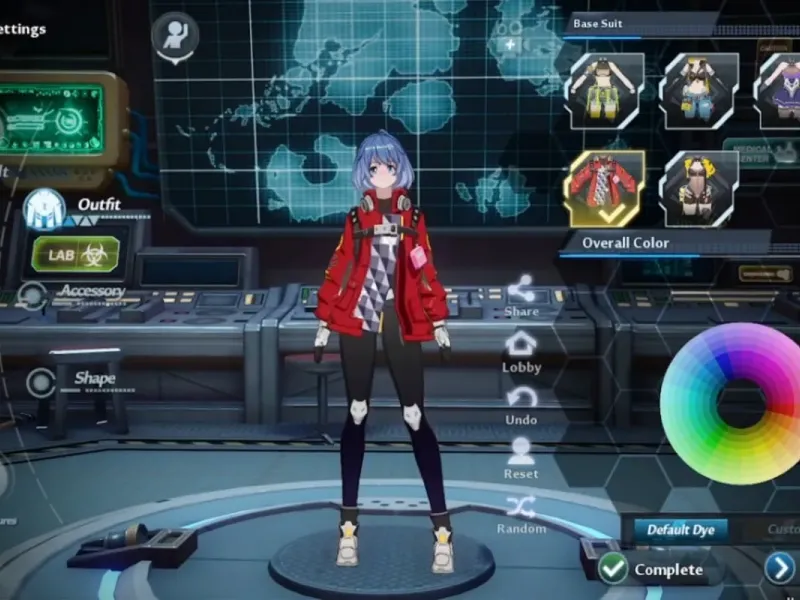Select the black and tan base suit
This screenshot has height=600, width=800.
[700, 188]
